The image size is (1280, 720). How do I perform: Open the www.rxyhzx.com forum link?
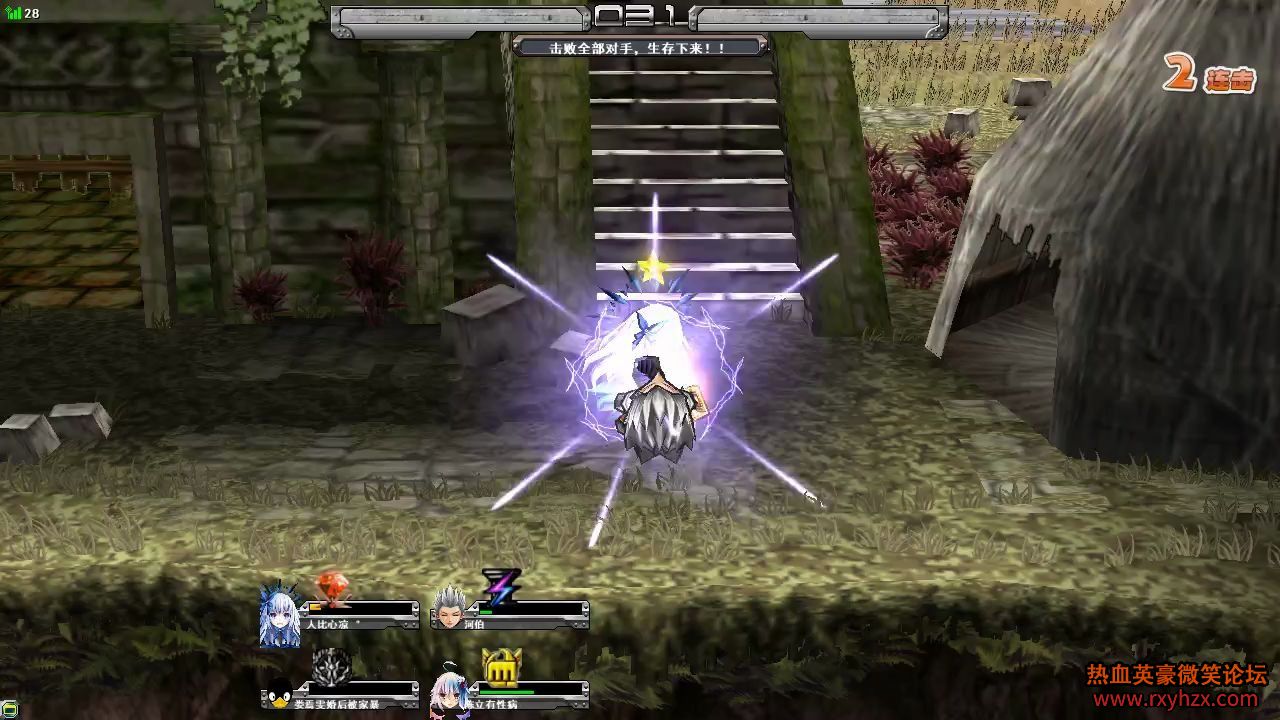tap(1178, 700)
